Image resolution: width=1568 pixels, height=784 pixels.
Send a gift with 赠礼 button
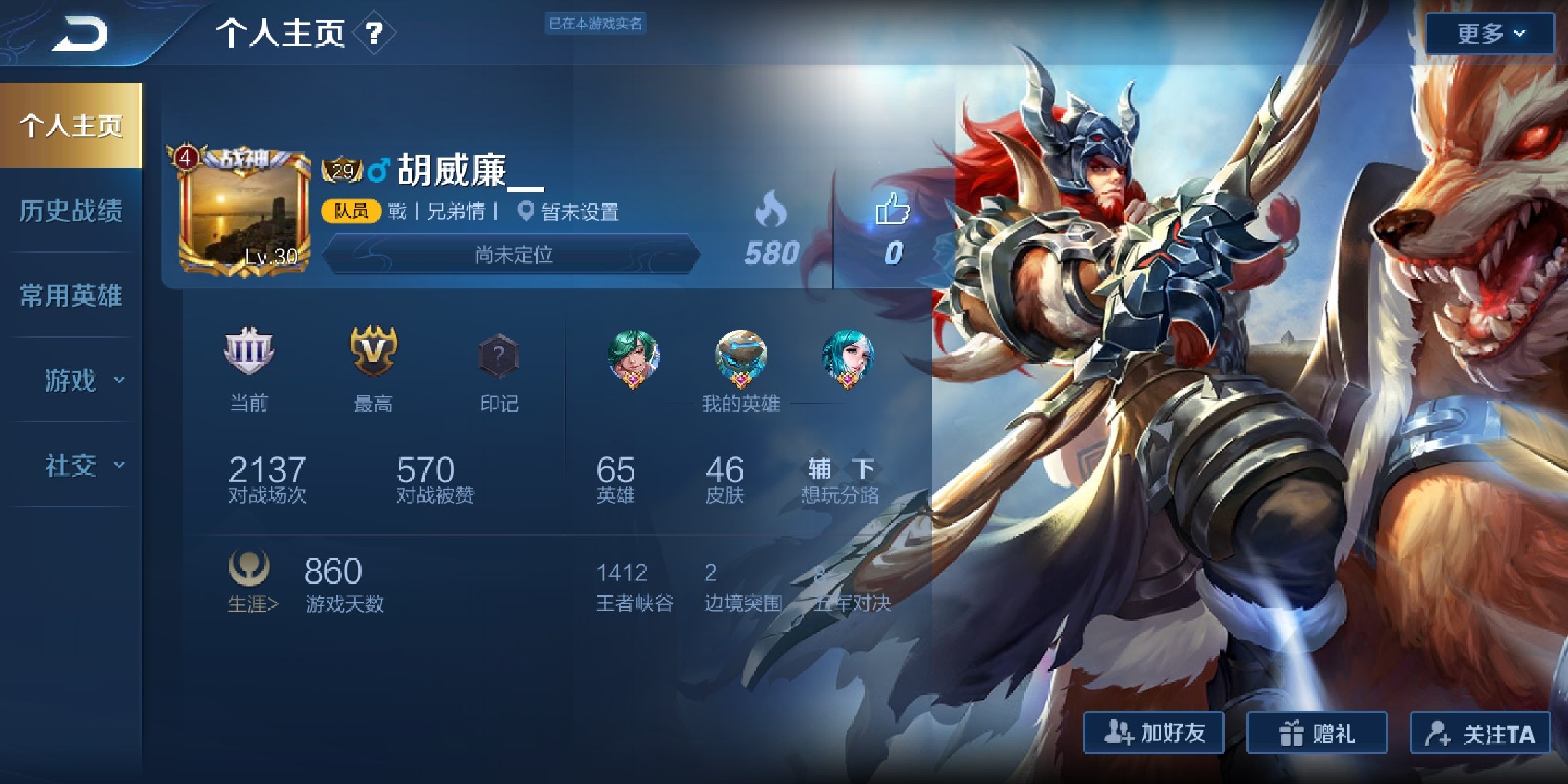tap(1316, 733)
